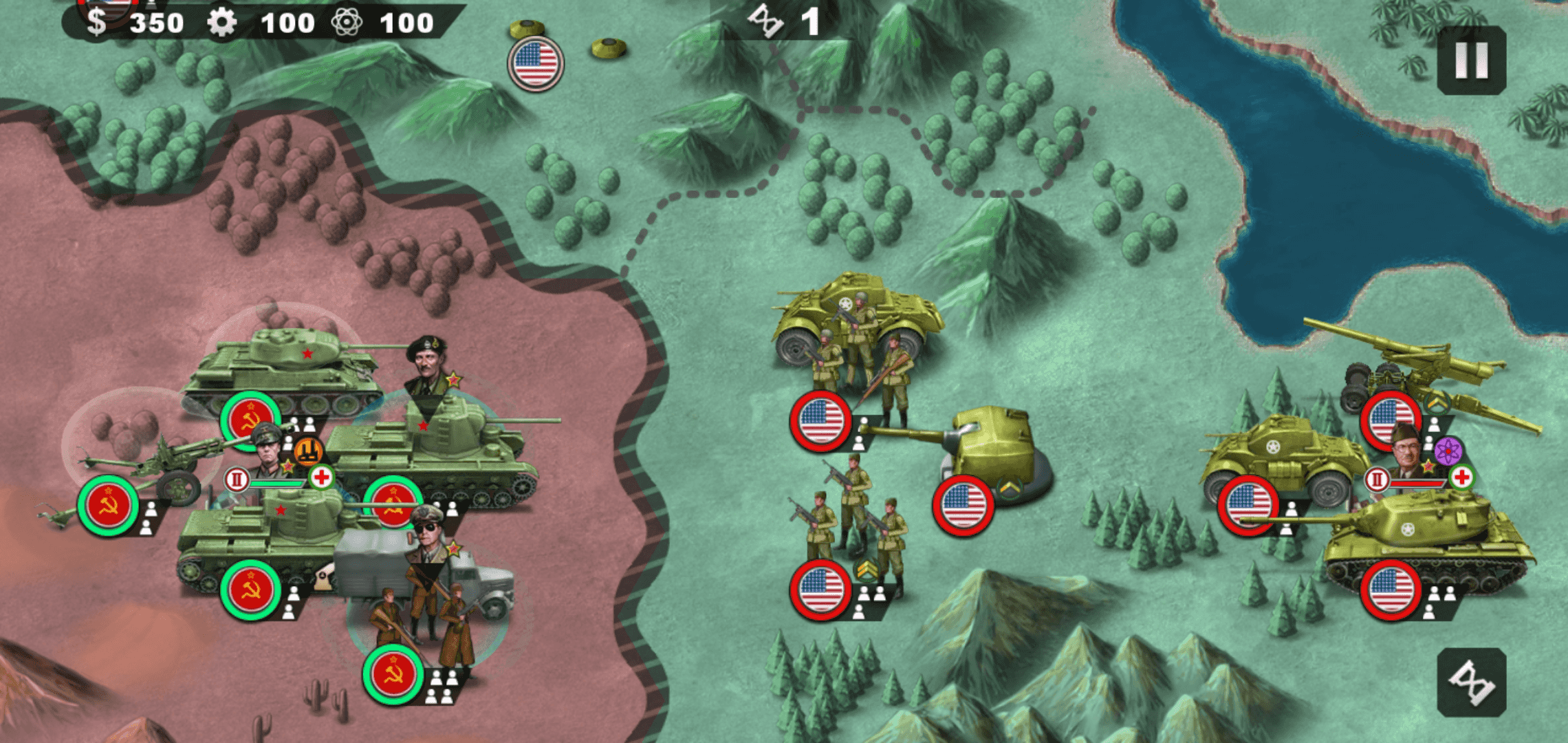Image resolution: width=1568 pixels, height=743 pixels.
Task: Select the Soviet field artillery unit
Action: 108,506
